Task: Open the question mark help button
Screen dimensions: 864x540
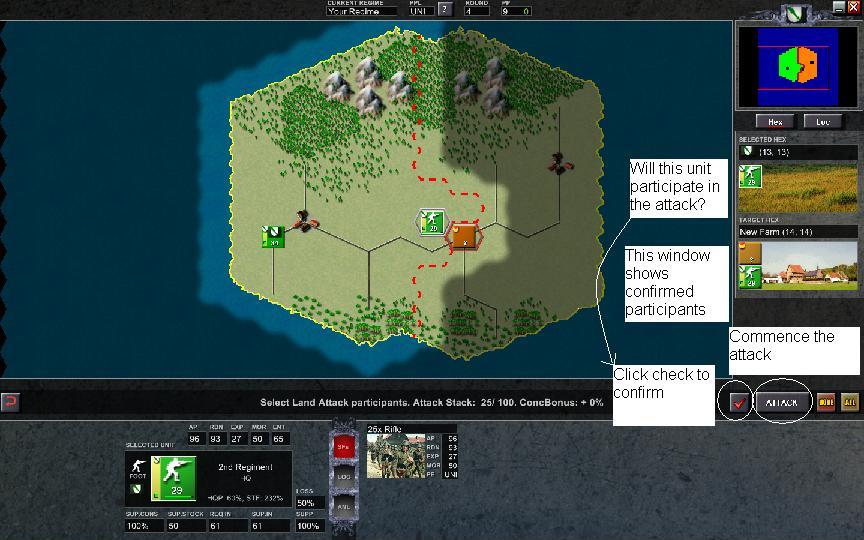Action: coord(445,10)
